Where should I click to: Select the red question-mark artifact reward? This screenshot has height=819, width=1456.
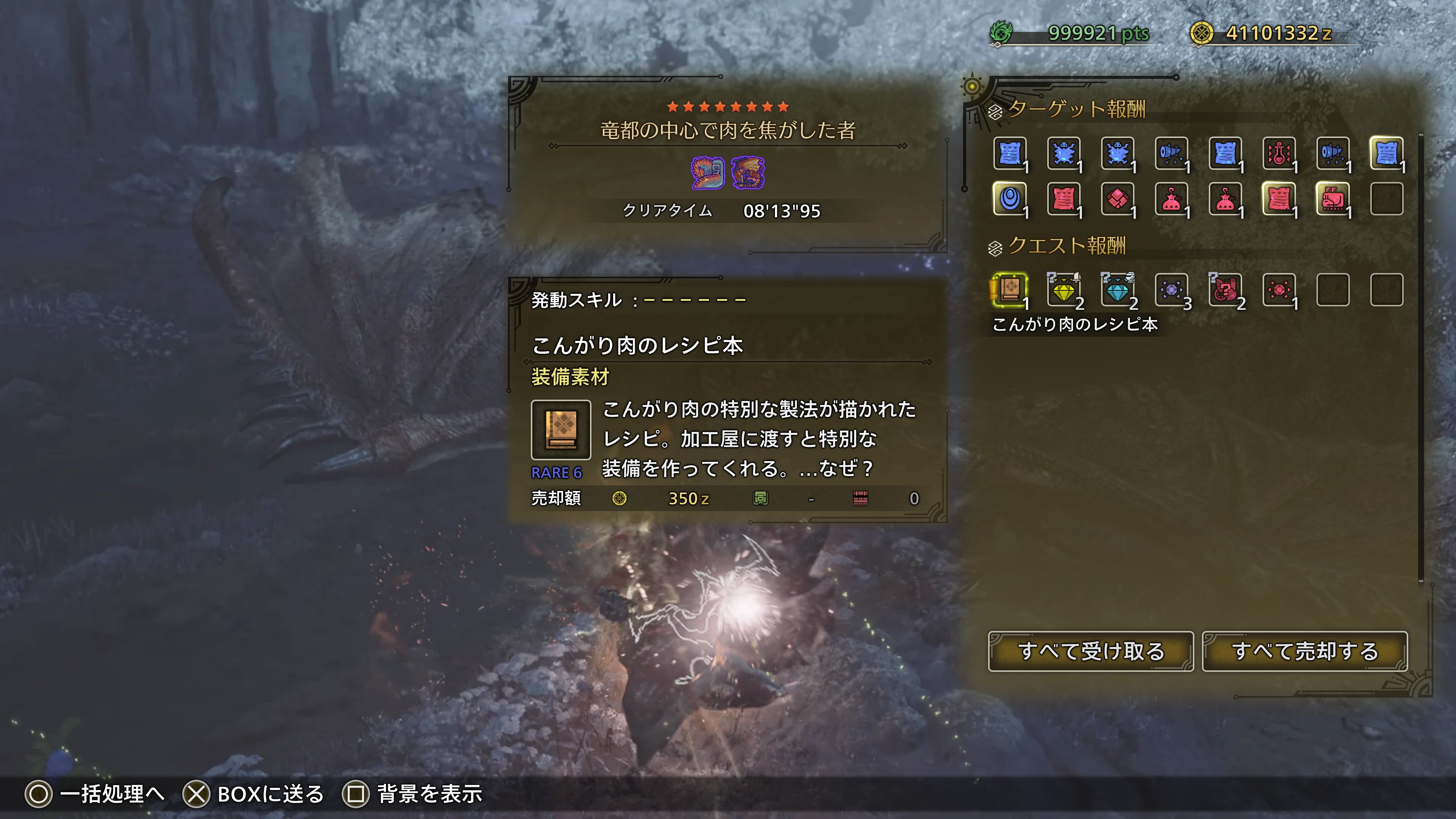click(1225, 290)
